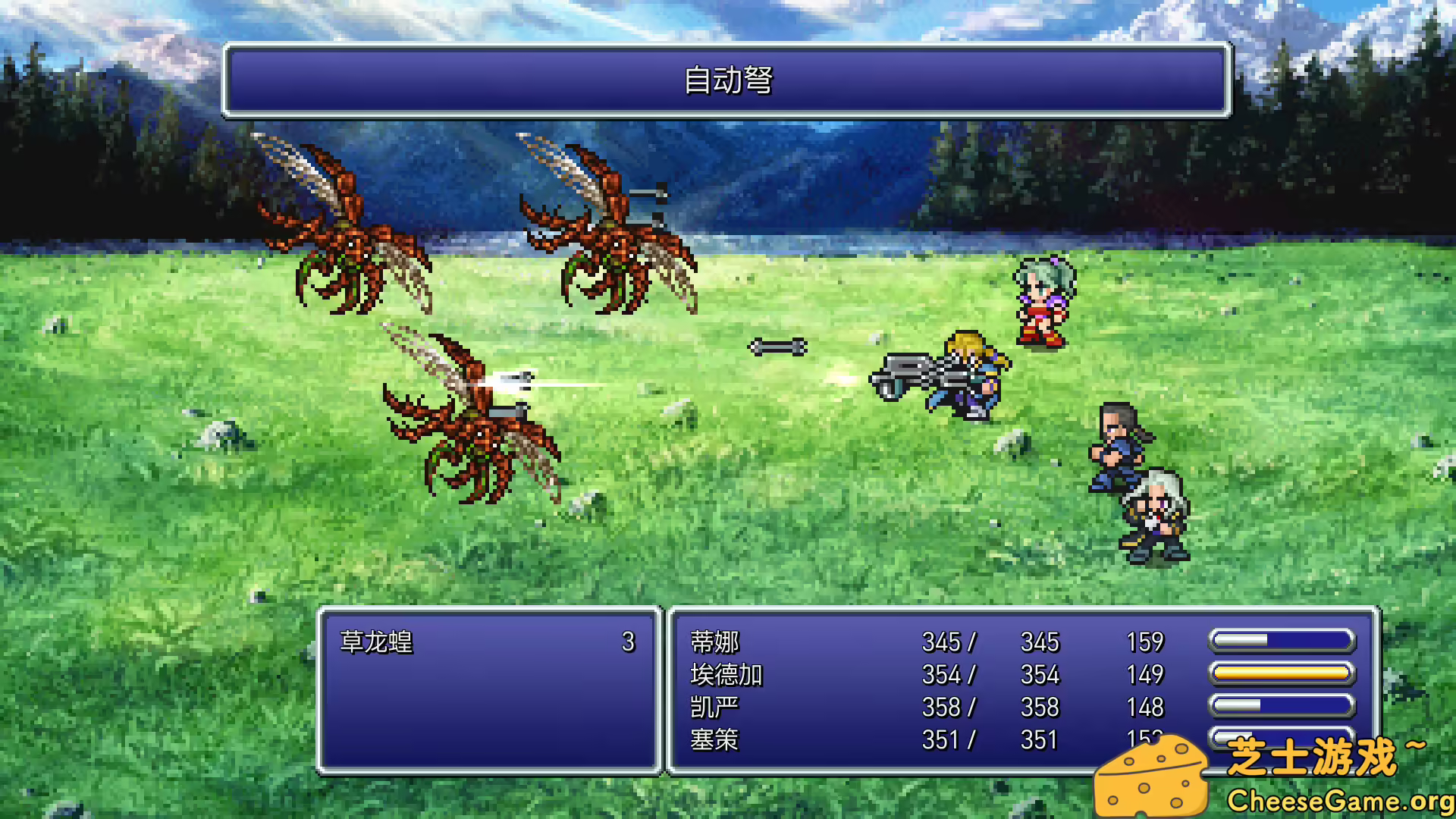
Task: Select 凯严's name in the party list
Action: click(714, 707)
